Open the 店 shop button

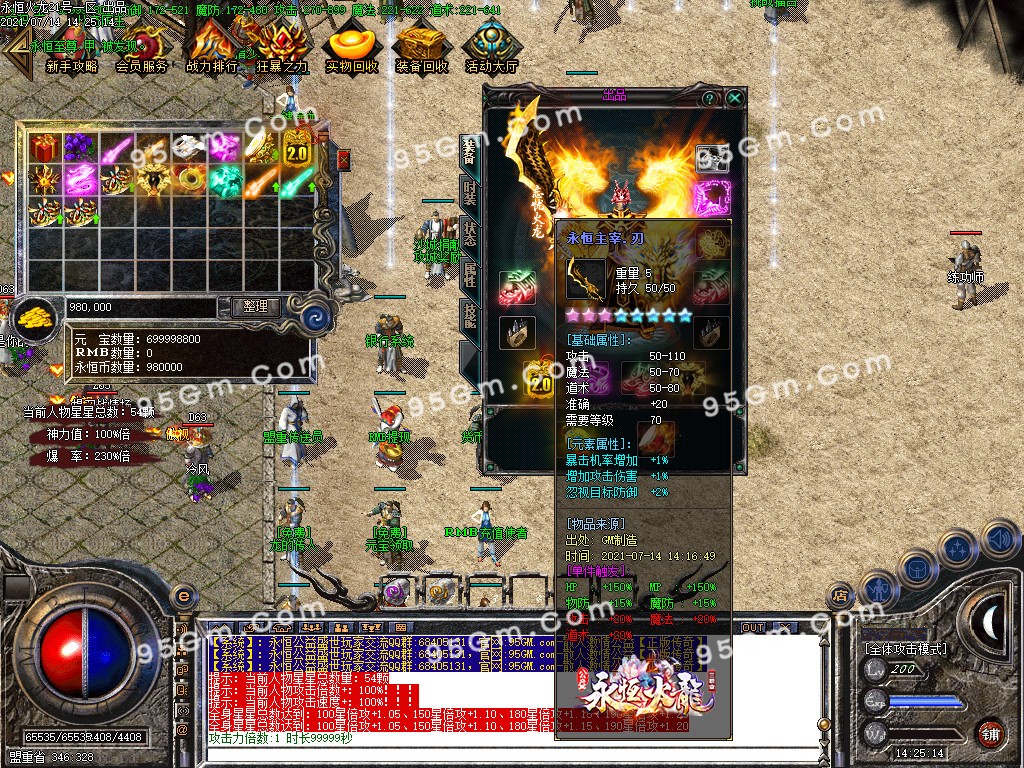[839, 597]
